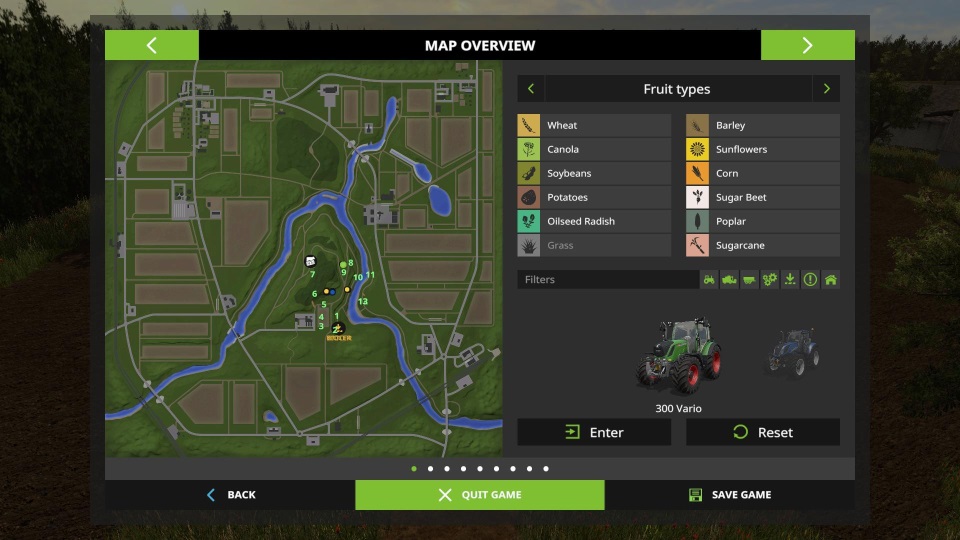Viewport: 960px width, 540px height.
Task: Toggle the Canola fruit type
Action: coord(594,149)
